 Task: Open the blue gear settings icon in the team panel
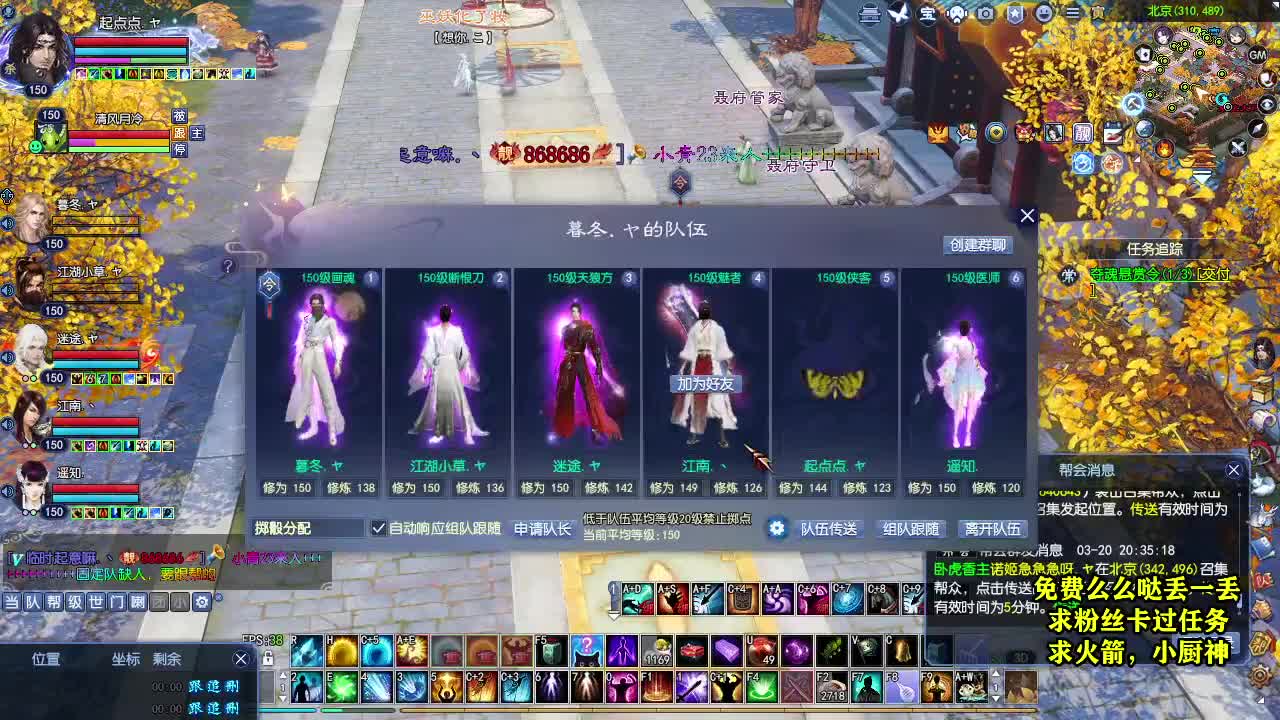pos(778,529)
